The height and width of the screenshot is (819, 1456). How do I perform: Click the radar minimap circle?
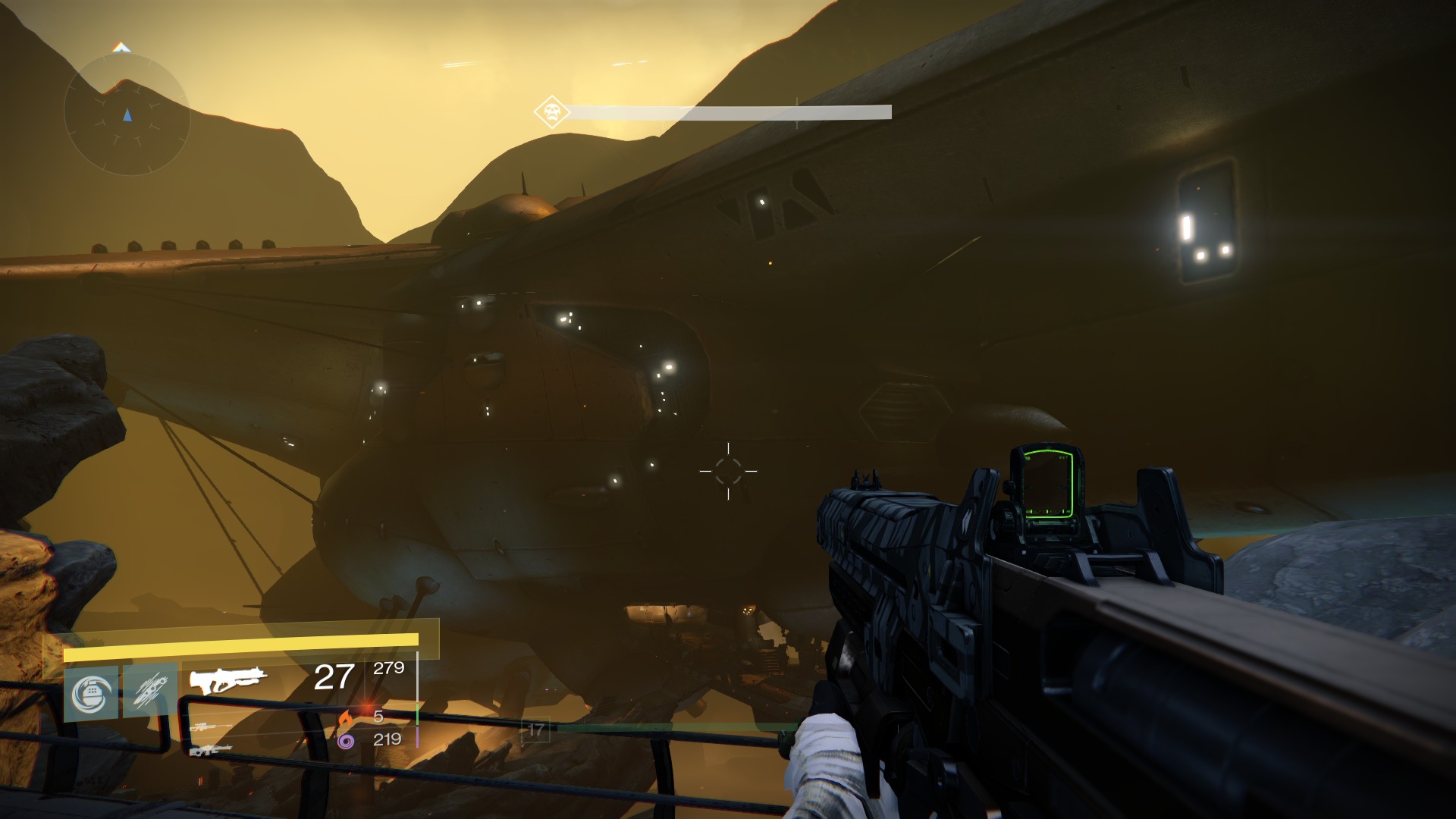click(x=127, y=115)
